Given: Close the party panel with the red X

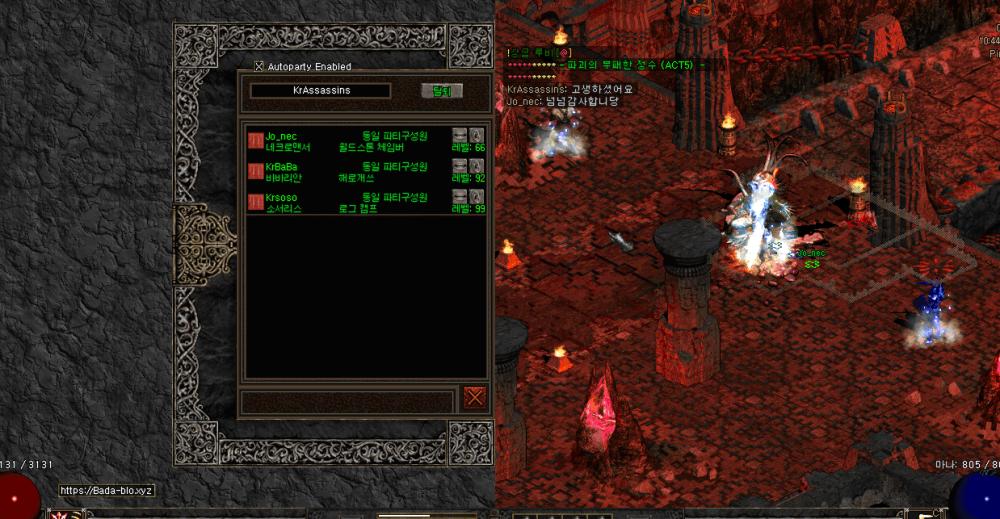Looking at the screenshot, I should pos(474,396).
